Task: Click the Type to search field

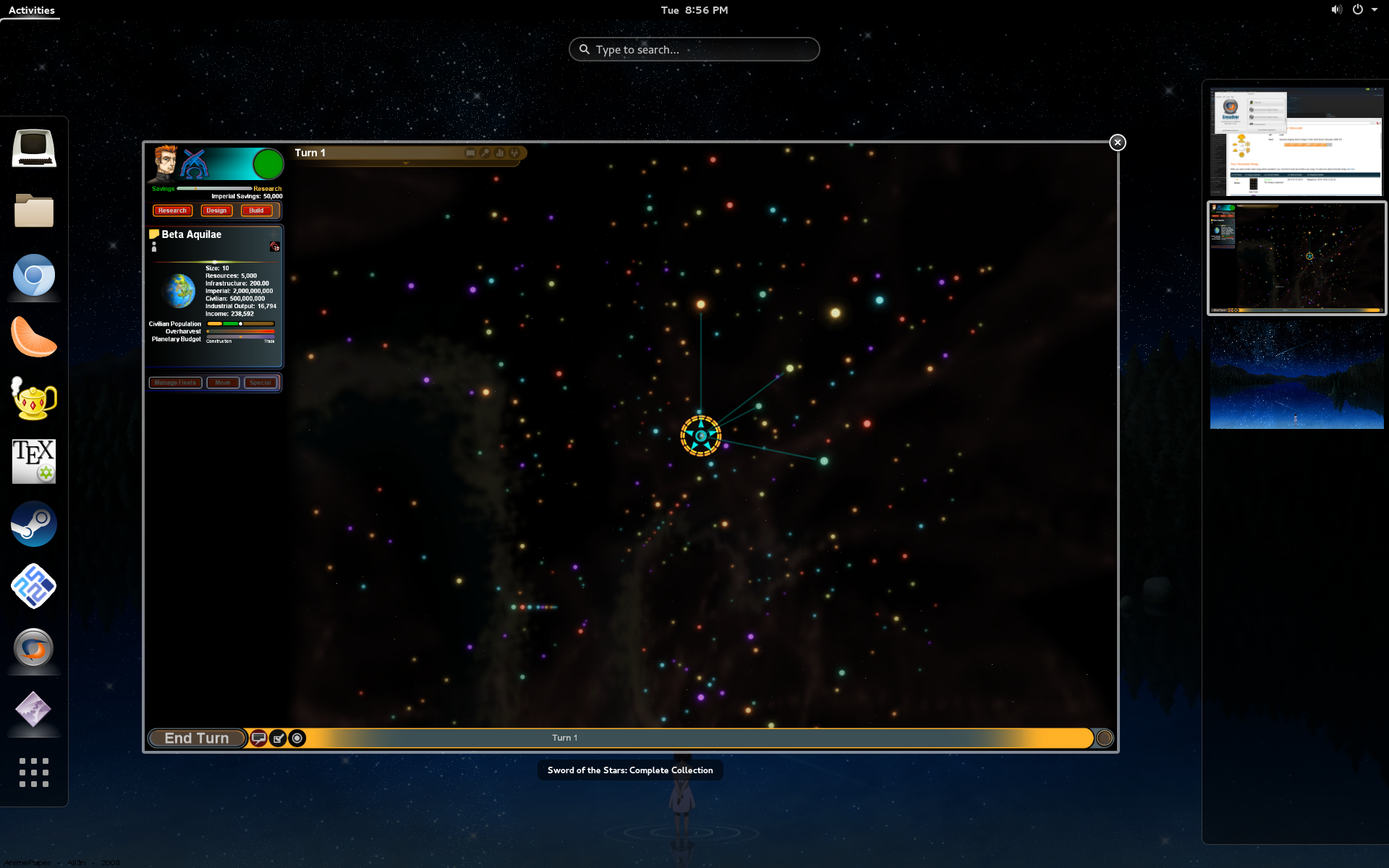Action: [x=693, y=49]
